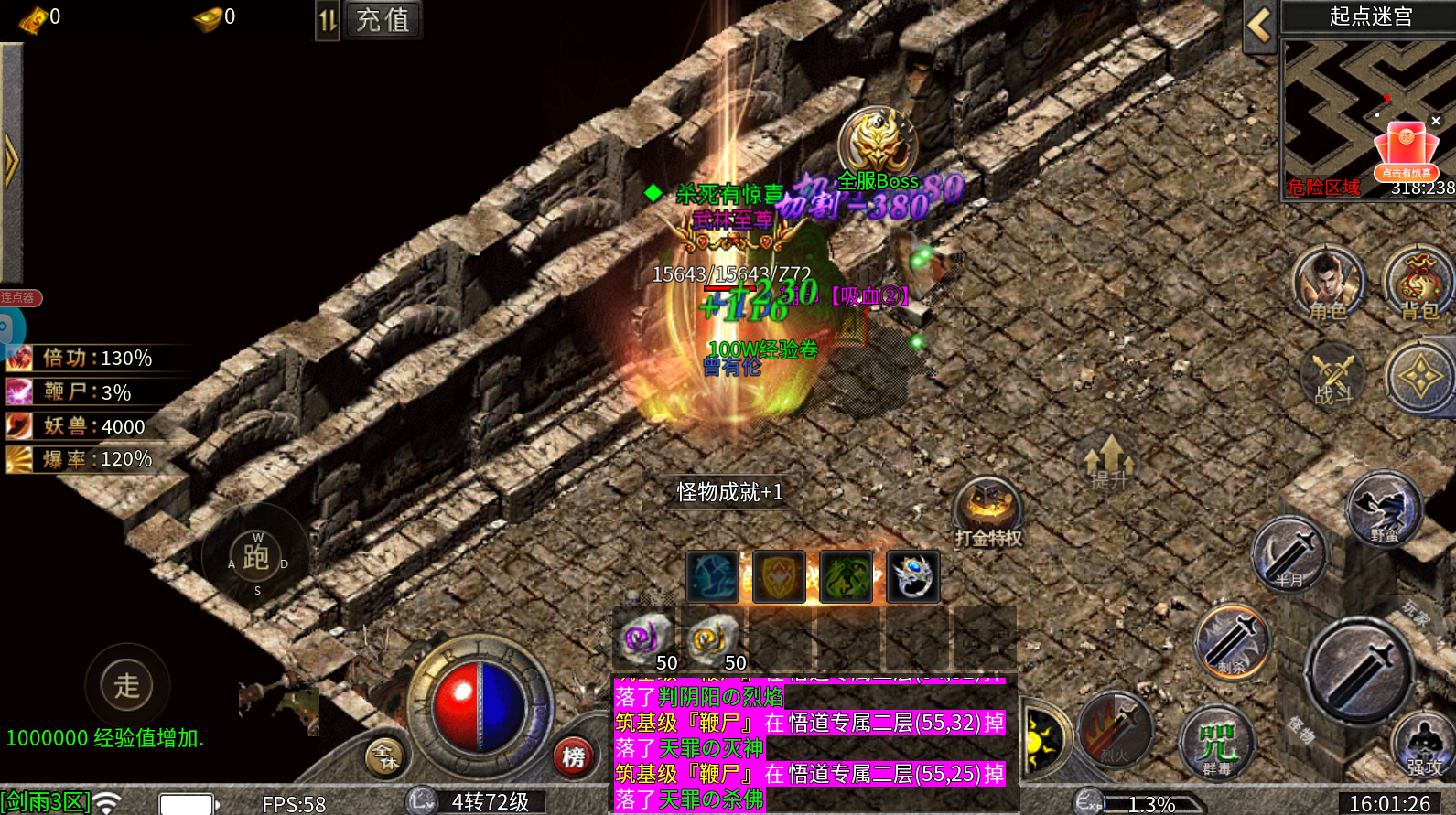This screenshot has height=815, width=1456.
Task: Open the 打金特权 privilege chest
Action: 987,510
